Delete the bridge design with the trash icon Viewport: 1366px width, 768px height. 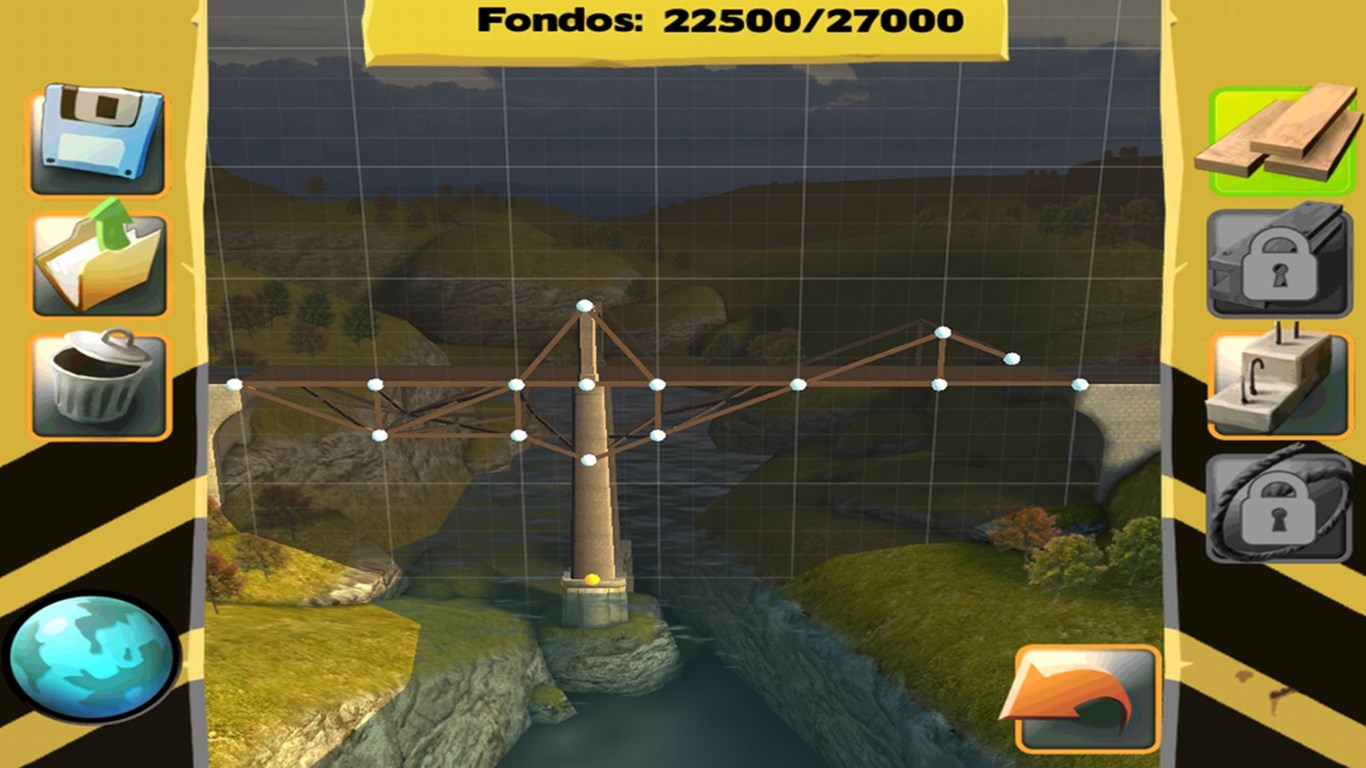(x=97, y=378)
